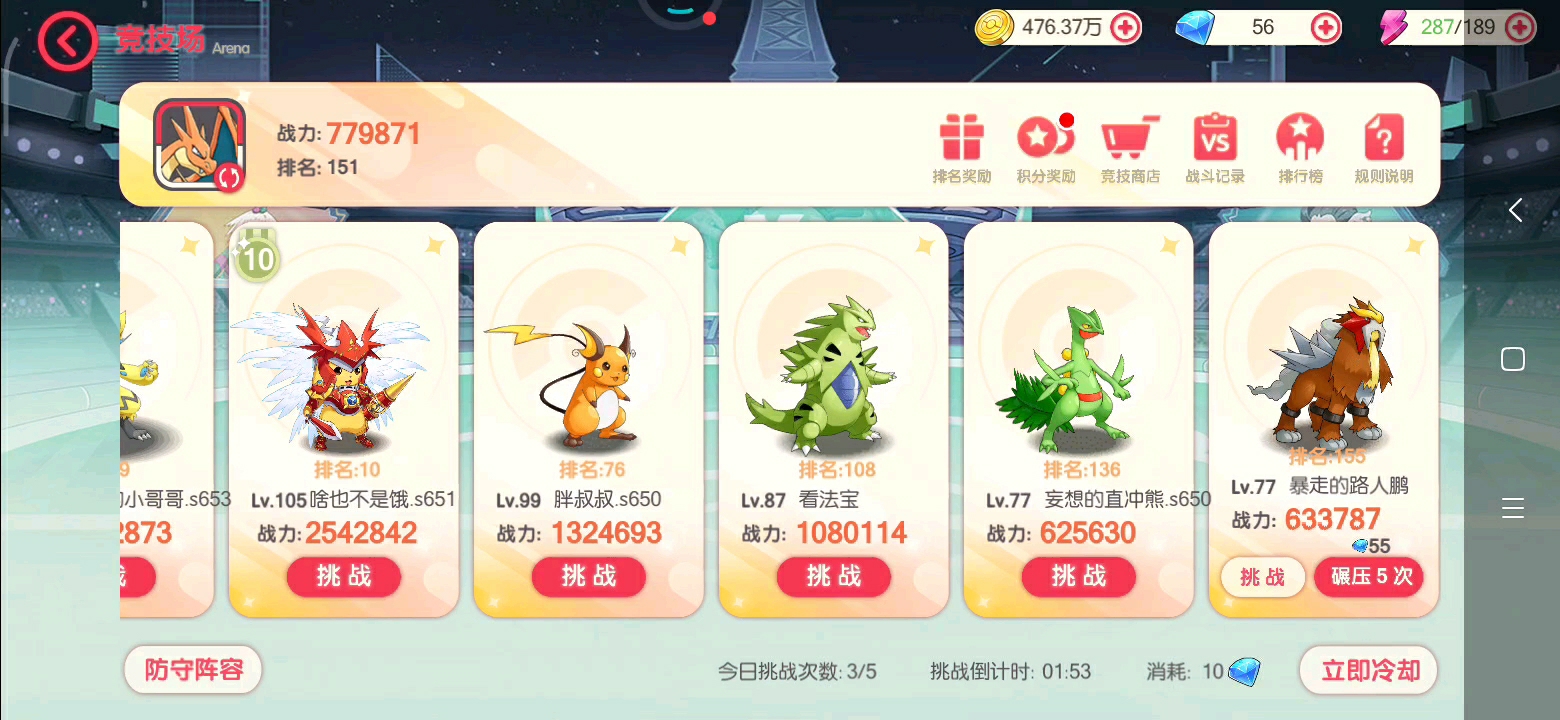Tap the back arrow to leave the Arena

66,41
